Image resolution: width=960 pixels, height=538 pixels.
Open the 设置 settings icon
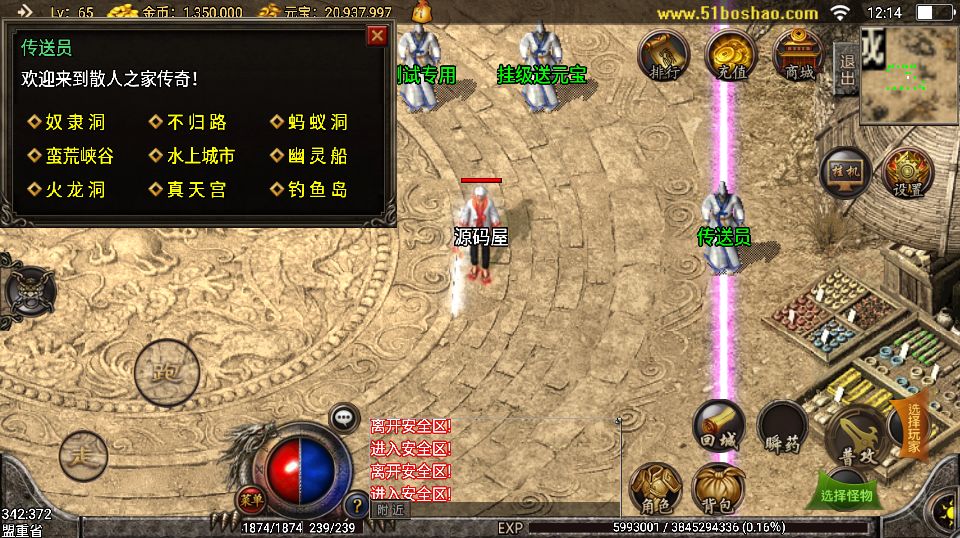point(906,173)
